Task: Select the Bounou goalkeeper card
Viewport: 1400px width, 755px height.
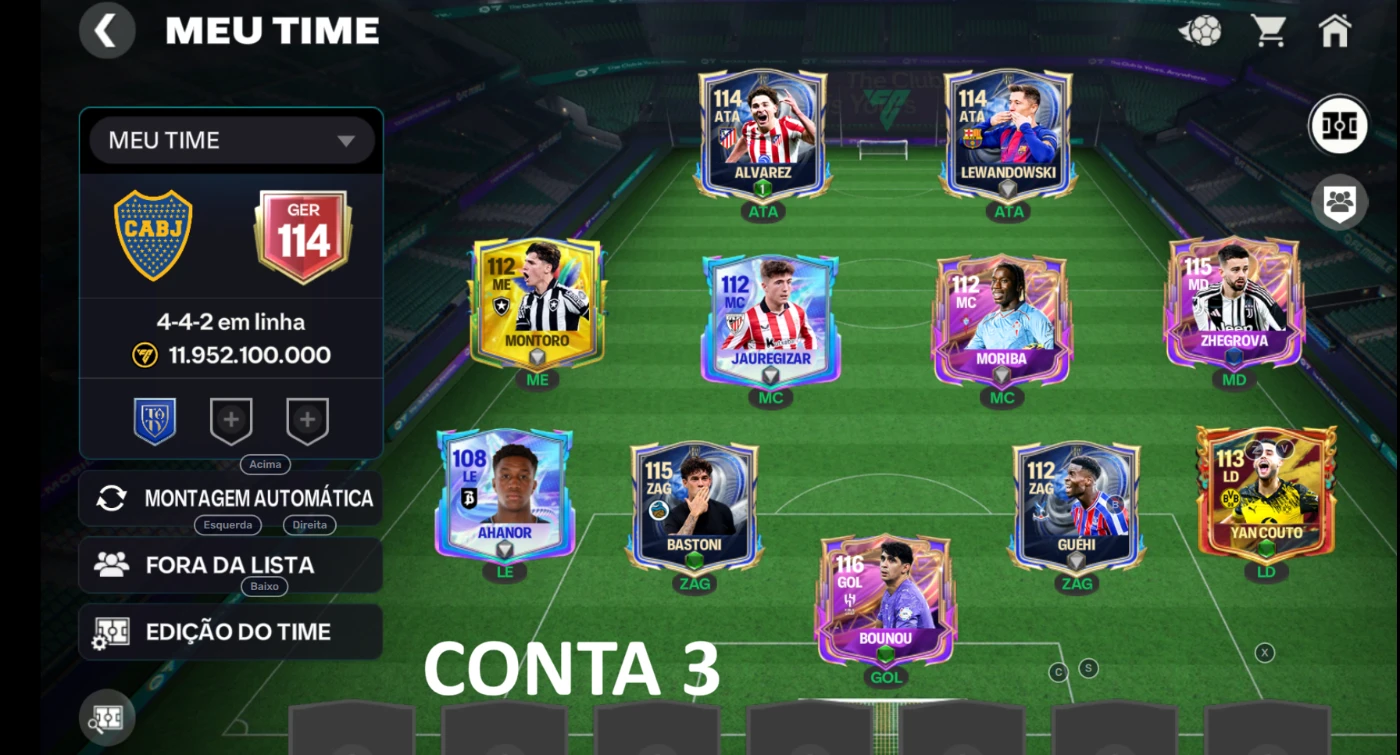Action: coord(886,600)
